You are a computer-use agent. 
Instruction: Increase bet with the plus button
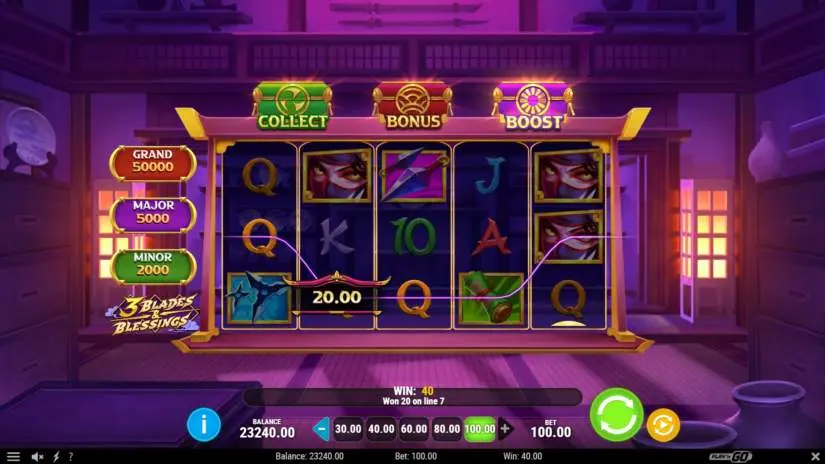tap(505, 429)
